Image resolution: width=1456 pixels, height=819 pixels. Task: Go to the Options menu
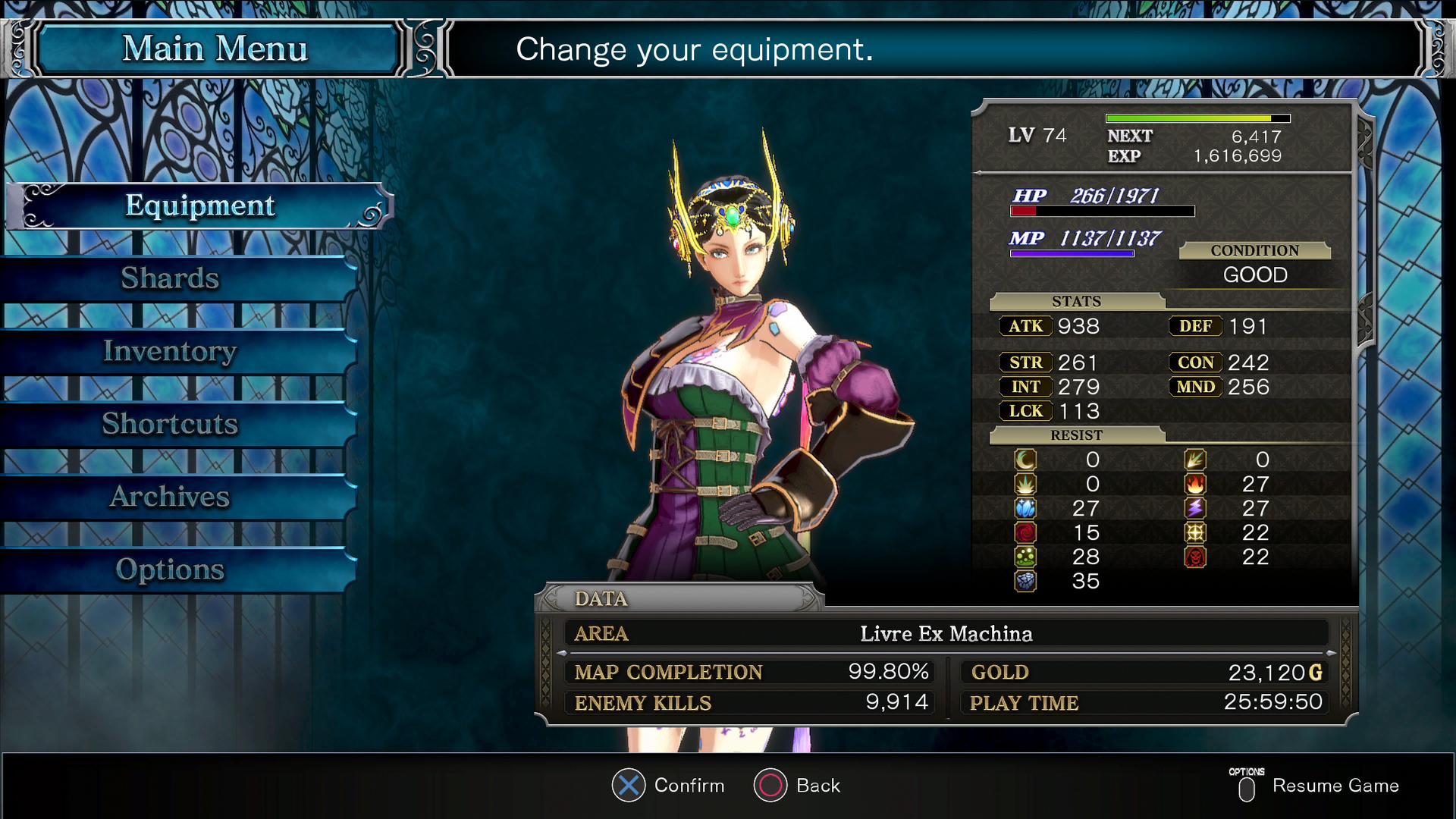[171, 570]
